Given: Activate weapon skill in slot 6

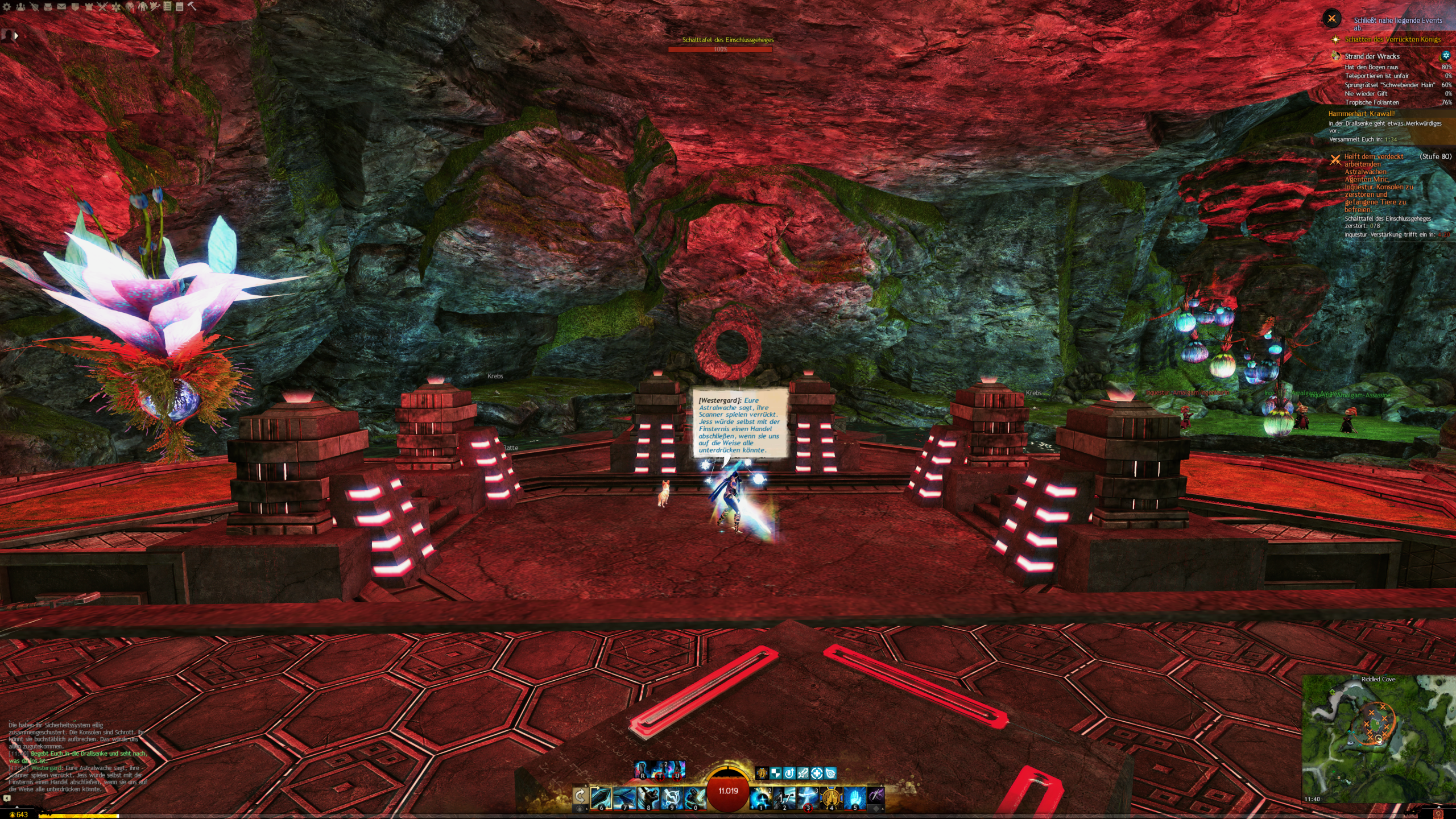Looking at the screenshot, I should click(x=601, y=798).
